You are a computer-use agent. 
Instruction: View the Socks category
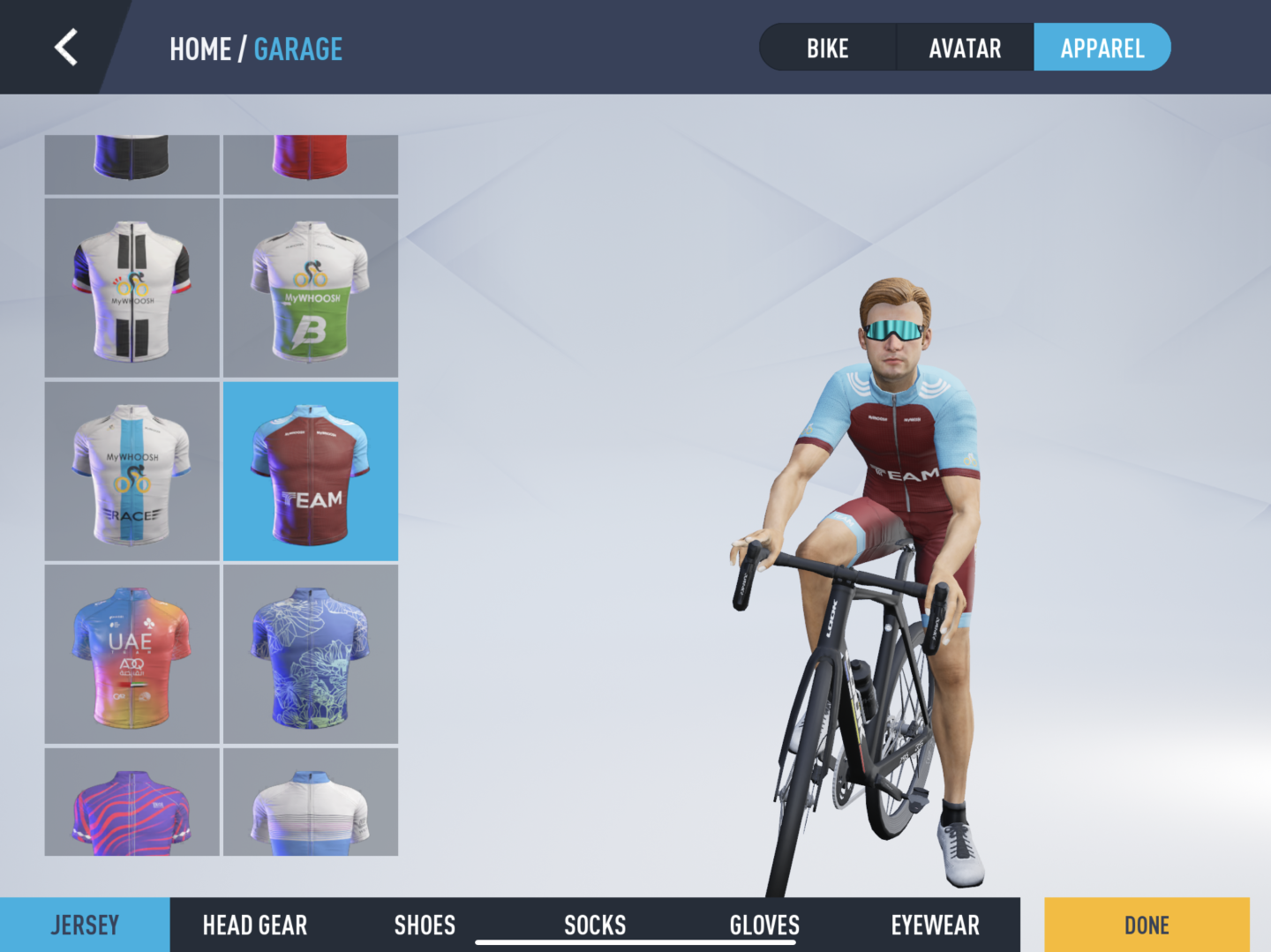point(595,925)
